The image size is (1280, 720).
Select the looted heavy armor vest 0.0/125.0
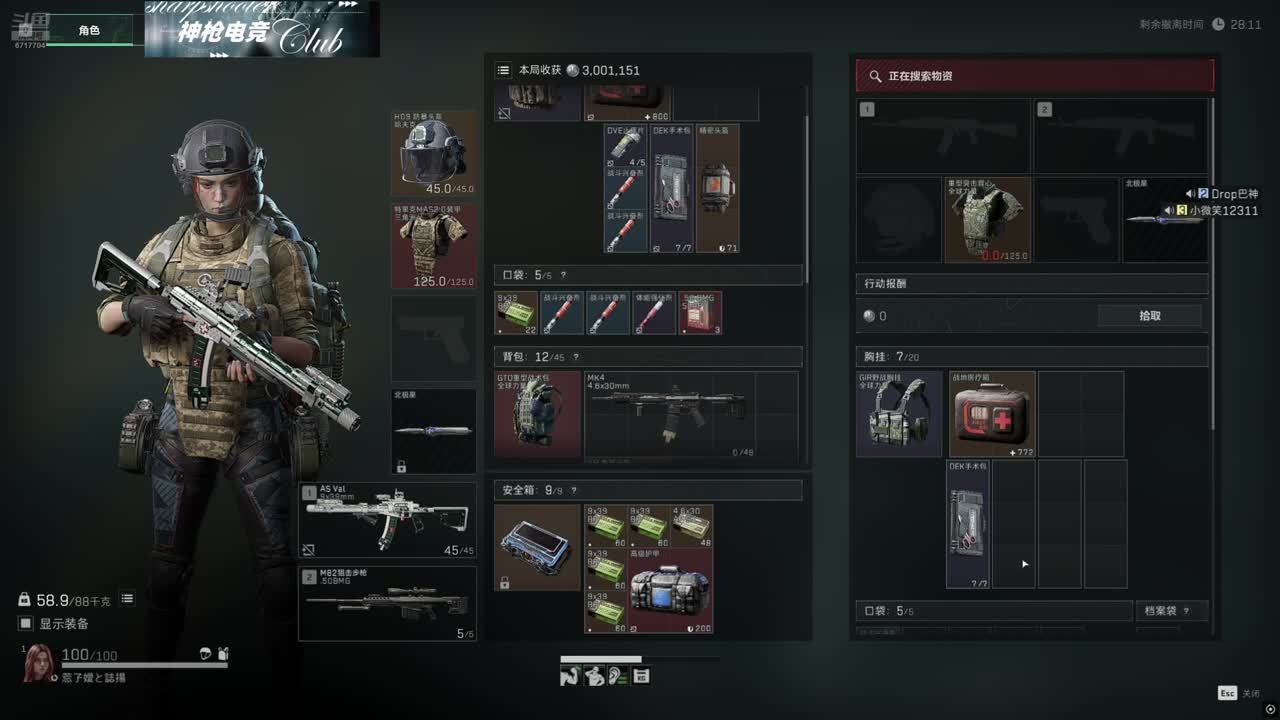click(988, 220)
